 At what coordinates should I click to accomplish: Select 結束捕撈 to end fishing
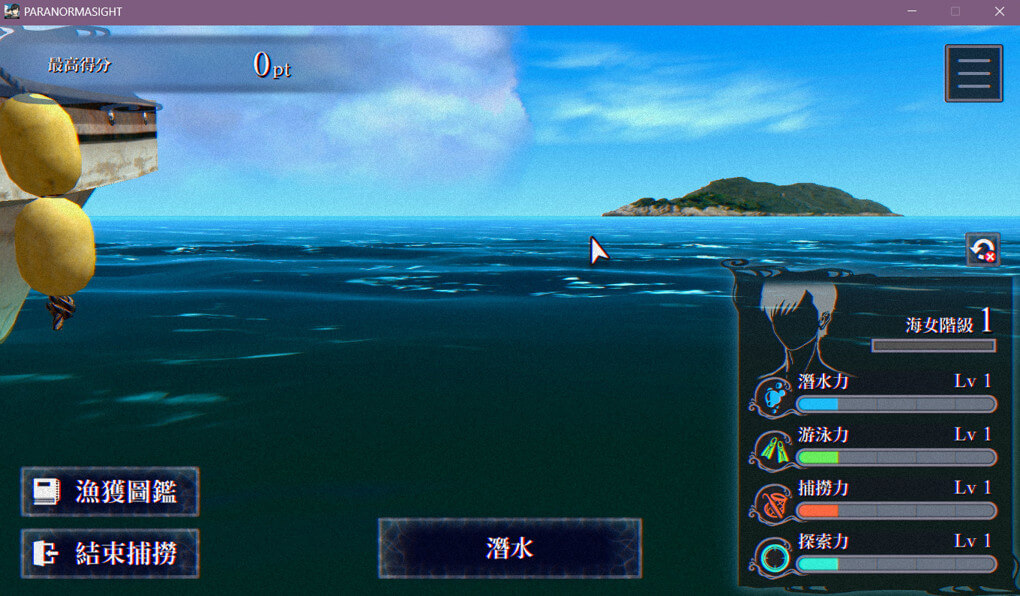point(110,554)
